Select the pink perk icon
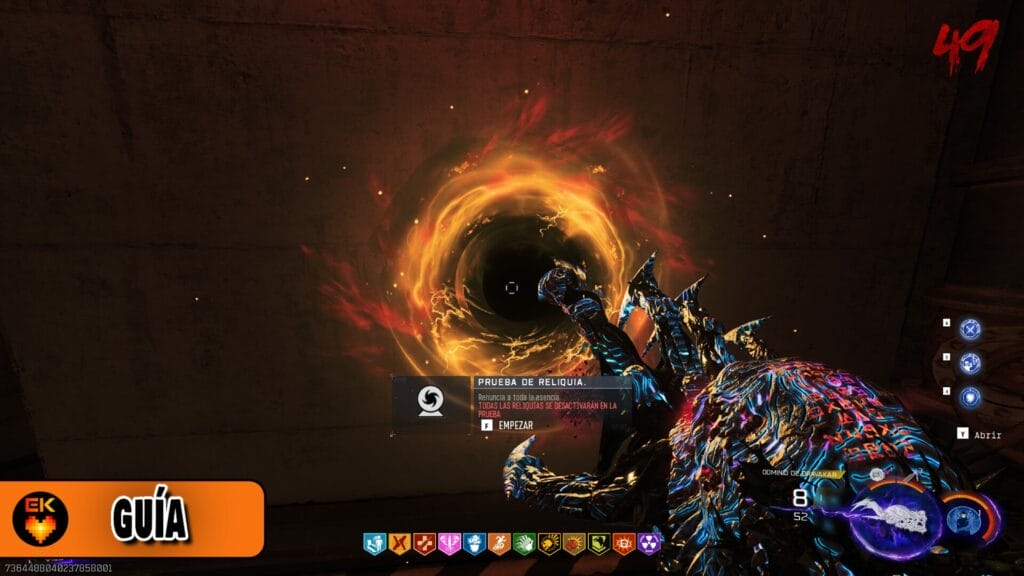 449,543
